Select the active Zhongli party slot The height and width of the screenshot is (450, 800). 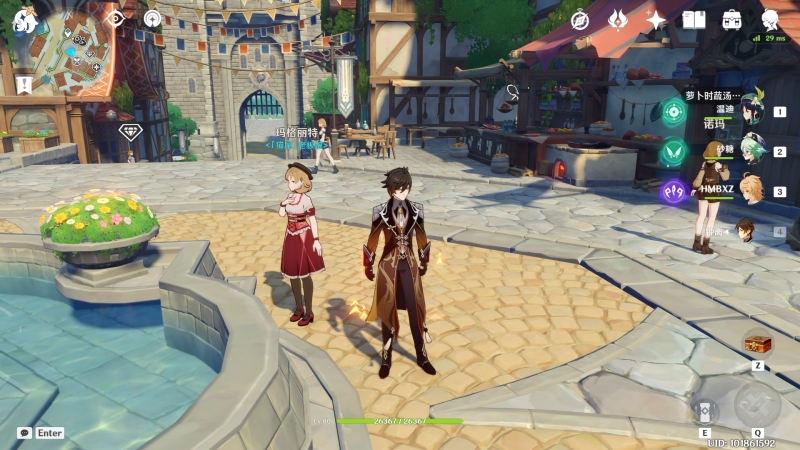[747, 231]
